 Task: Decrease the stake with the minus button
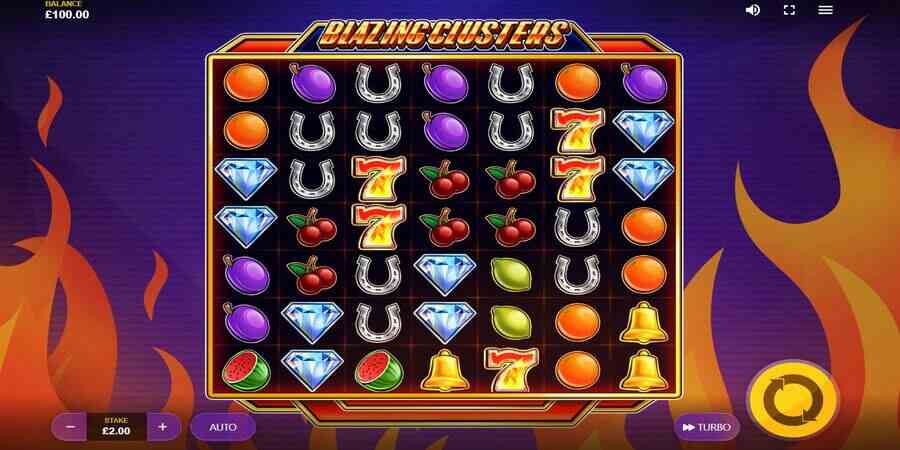pyautogui.click(x=70, y=427)
